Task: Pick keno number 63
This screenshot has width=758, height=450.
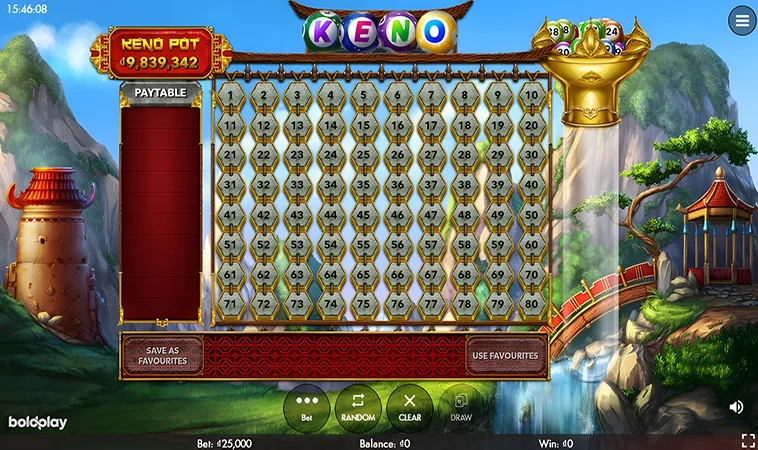Action: 297,273
